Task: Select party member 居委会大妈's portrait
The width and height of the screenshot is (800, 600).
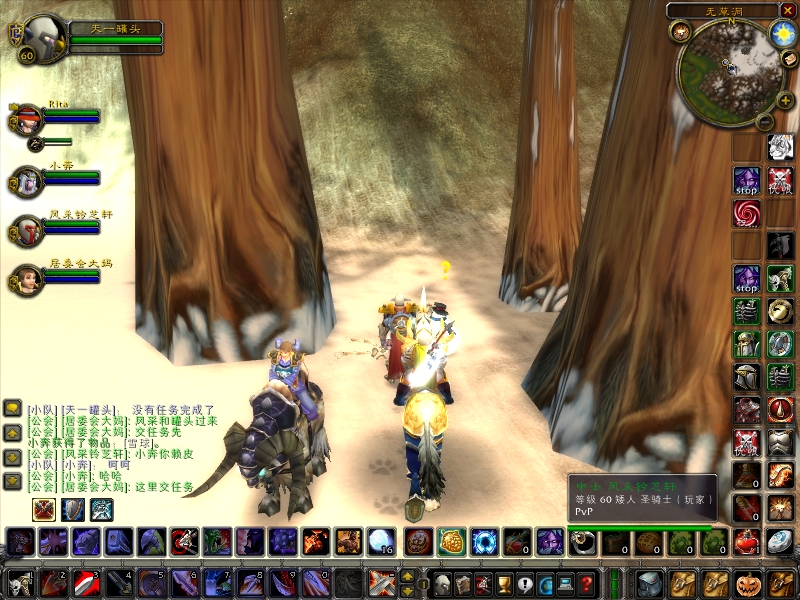Action: click(x=27, y=279)
